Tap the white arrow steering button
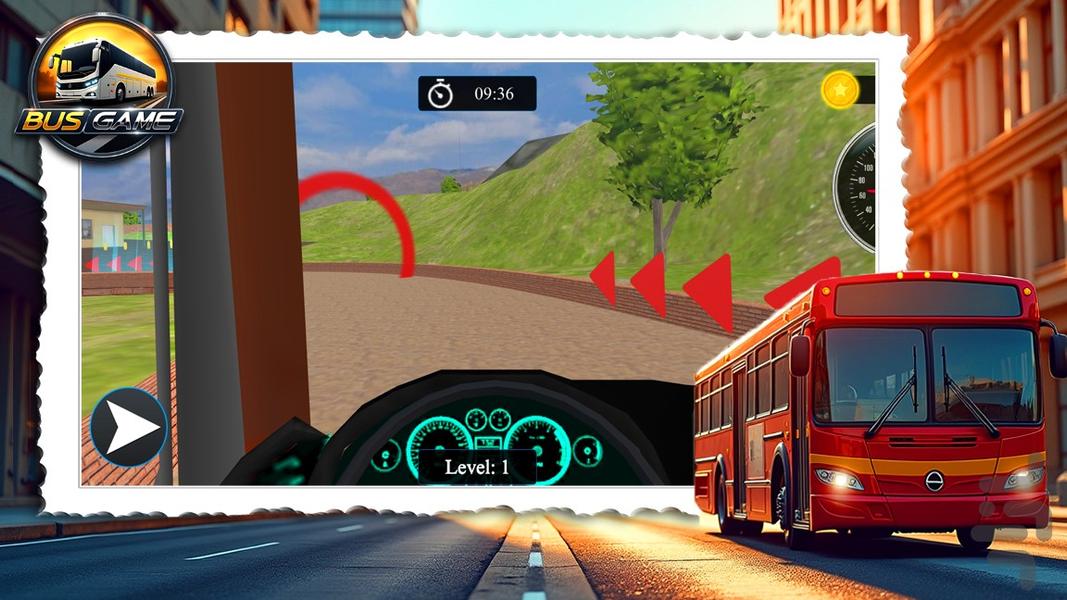The height and width of the screenshot is (600, 1067). (x=129, y=428)
